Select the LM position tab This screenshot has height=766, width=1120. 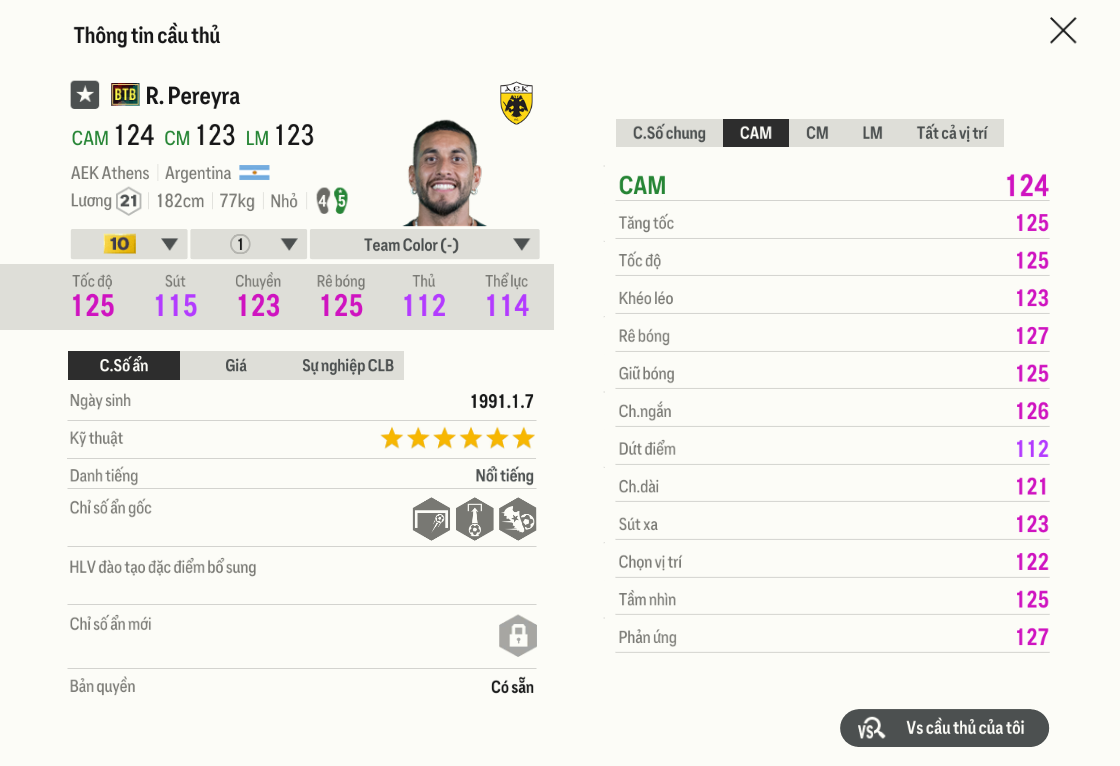[872, 133]
